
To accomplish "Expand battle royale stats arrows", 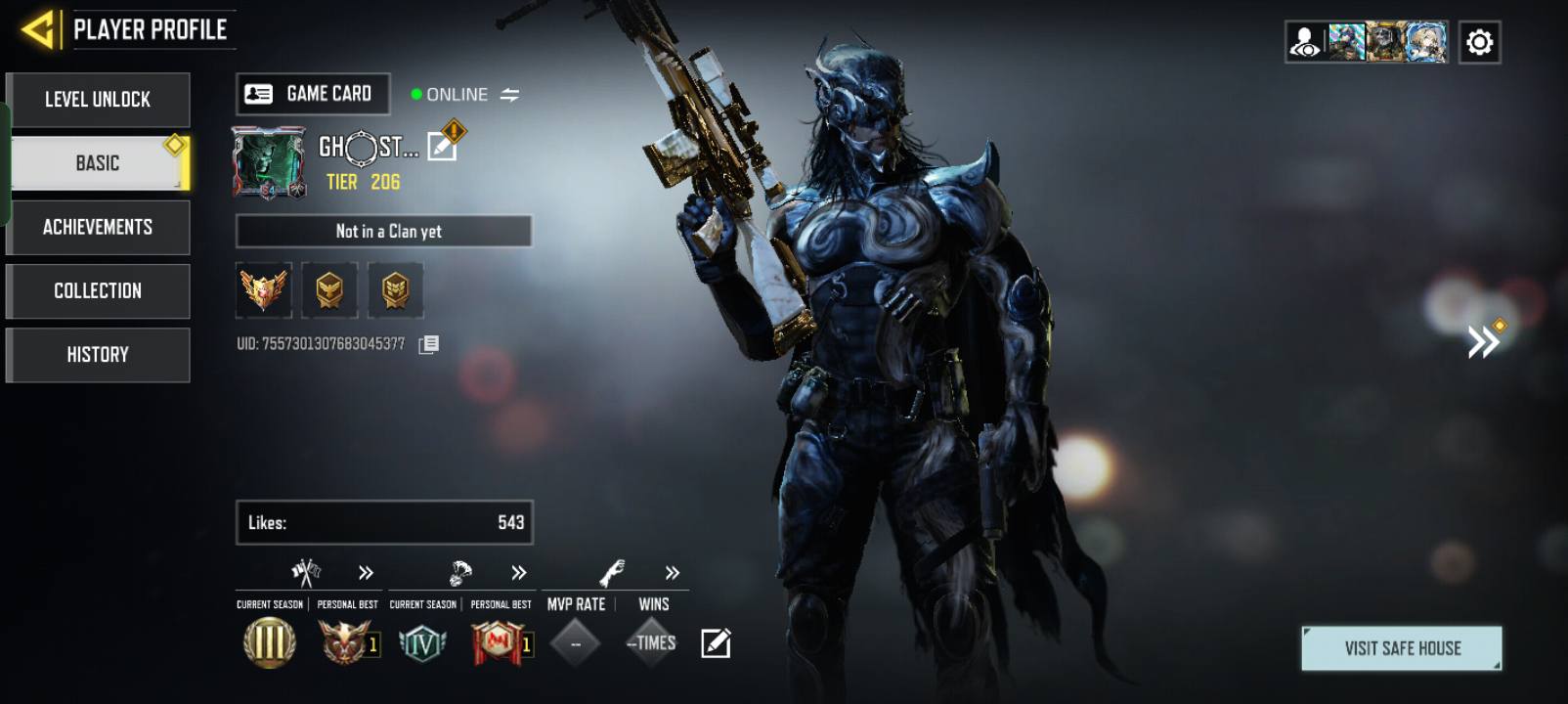I will point(519,573).
